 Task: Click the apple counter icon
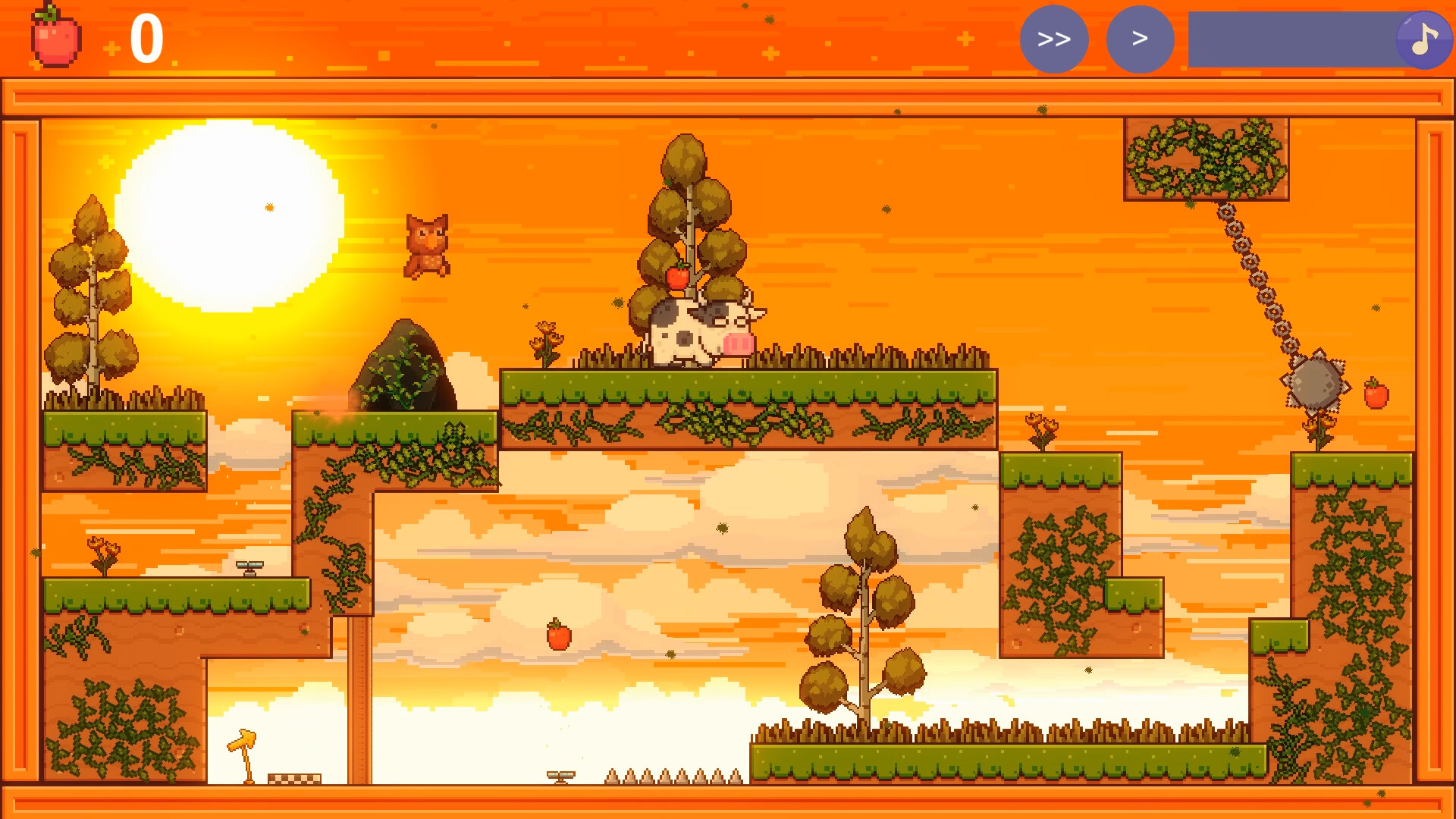pos(55,36)
